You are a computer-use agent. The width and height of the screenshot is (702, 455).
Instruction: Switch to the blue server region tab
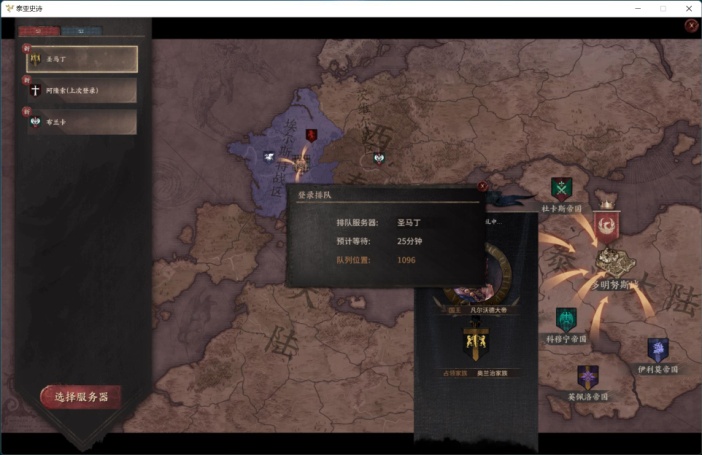(x=80, y=31)
